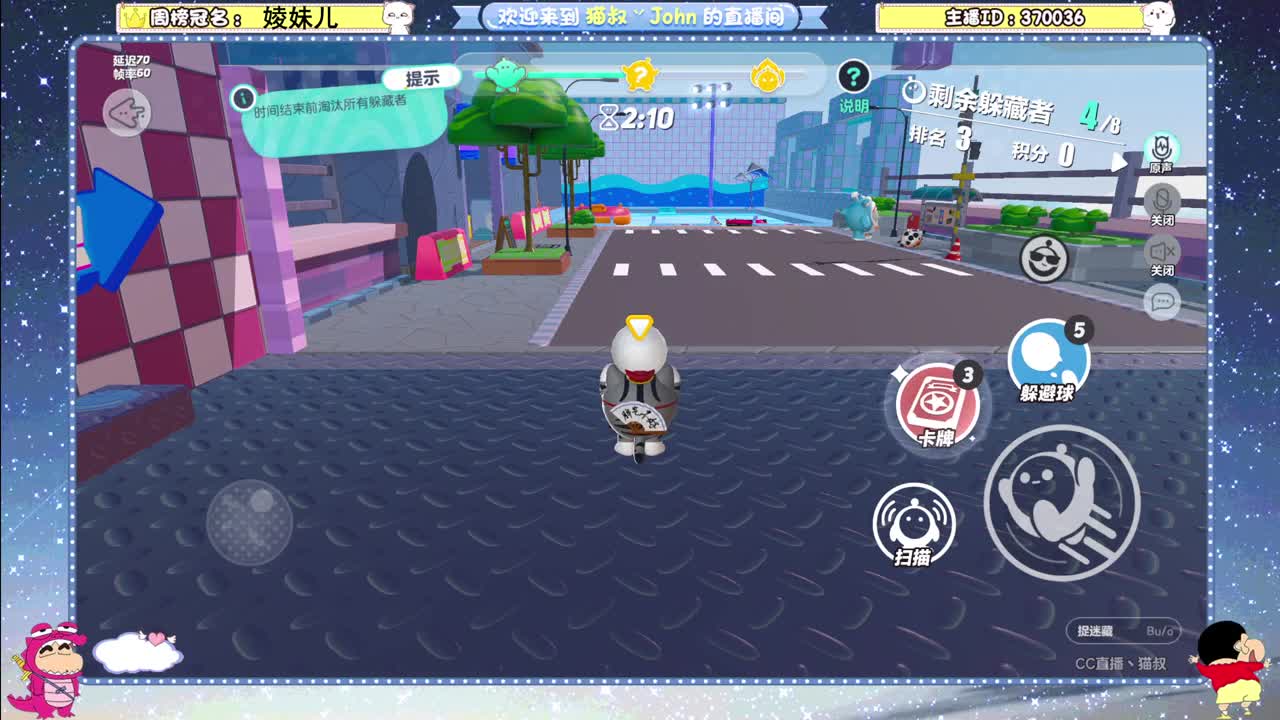The width and height of the screenshot is (1280, 720).
Task: Expand the chat bubble panel on the right
Action: click(x=1162, y=300)
